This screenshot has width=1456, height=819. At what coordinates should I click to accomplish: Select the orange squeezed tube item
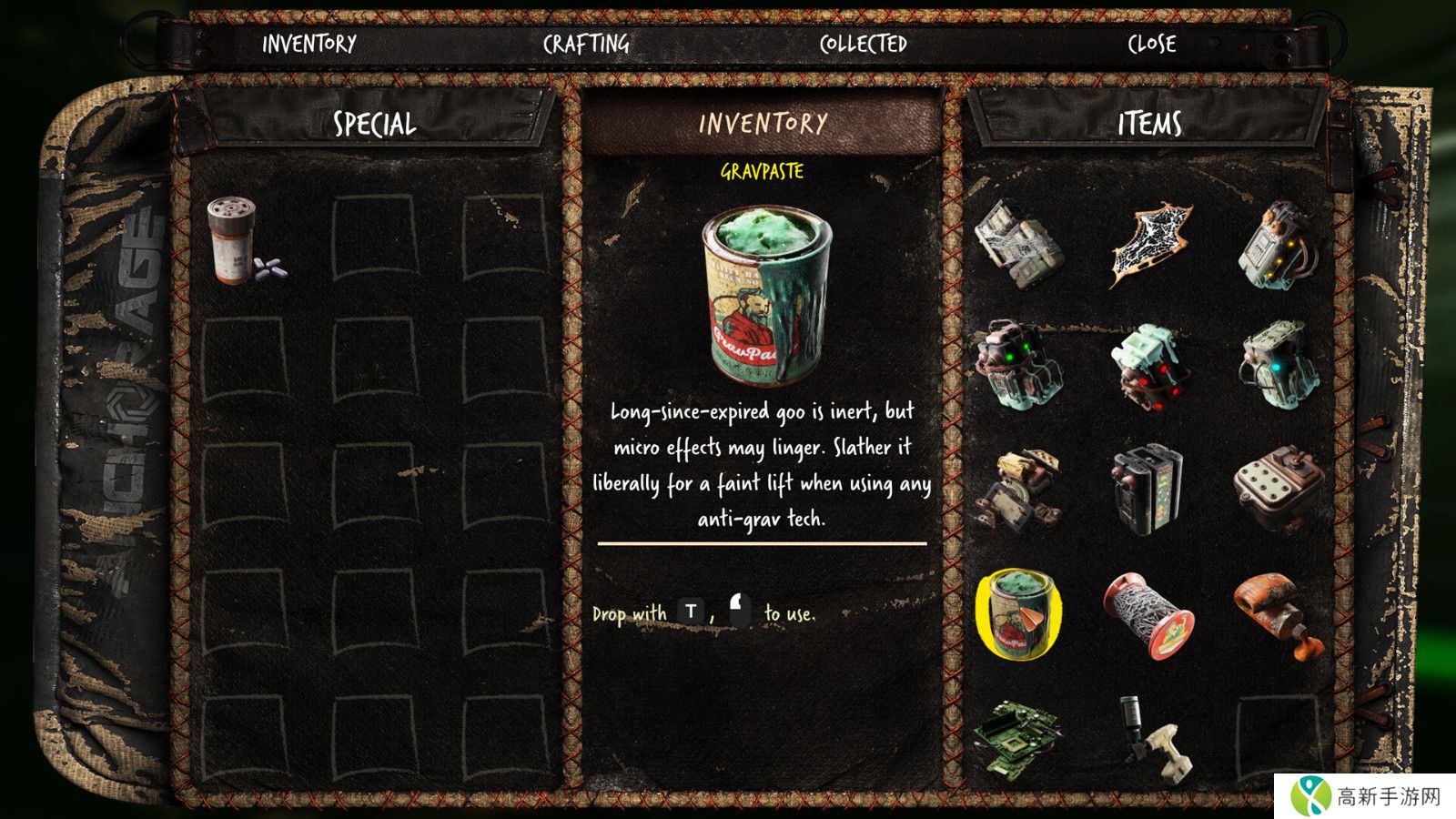[1277, 613]
